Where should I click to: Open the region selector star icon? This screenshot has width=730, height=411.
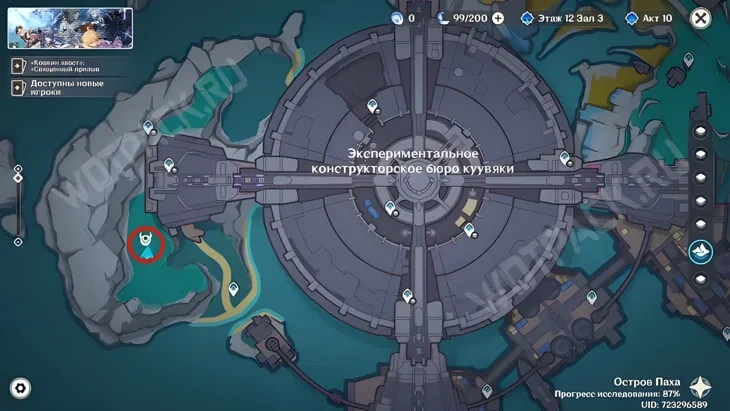(702, 387)
